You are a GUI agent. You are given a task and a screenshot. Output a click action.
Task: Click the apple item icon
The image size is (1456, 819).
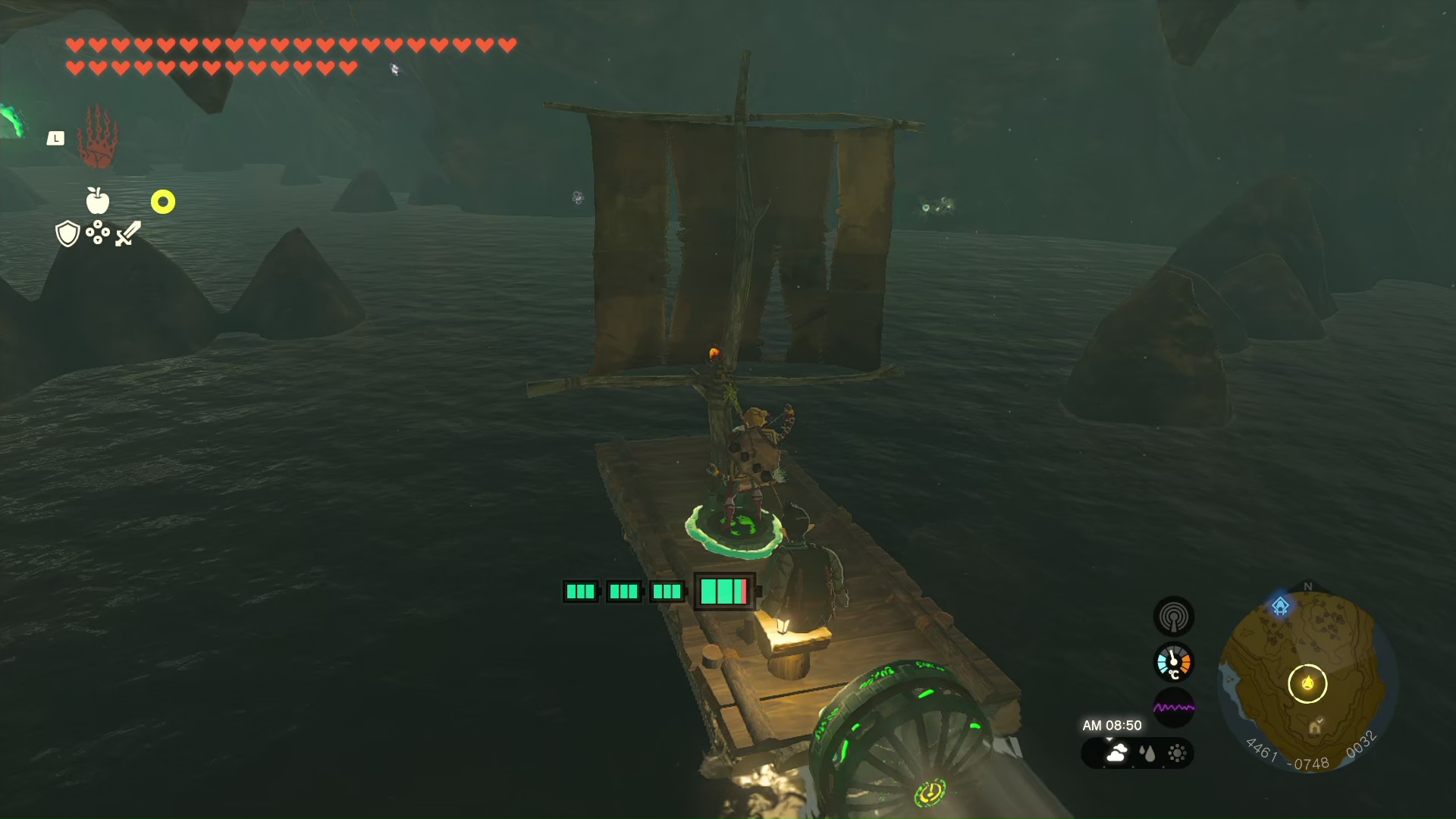click(x=98, y=201)
